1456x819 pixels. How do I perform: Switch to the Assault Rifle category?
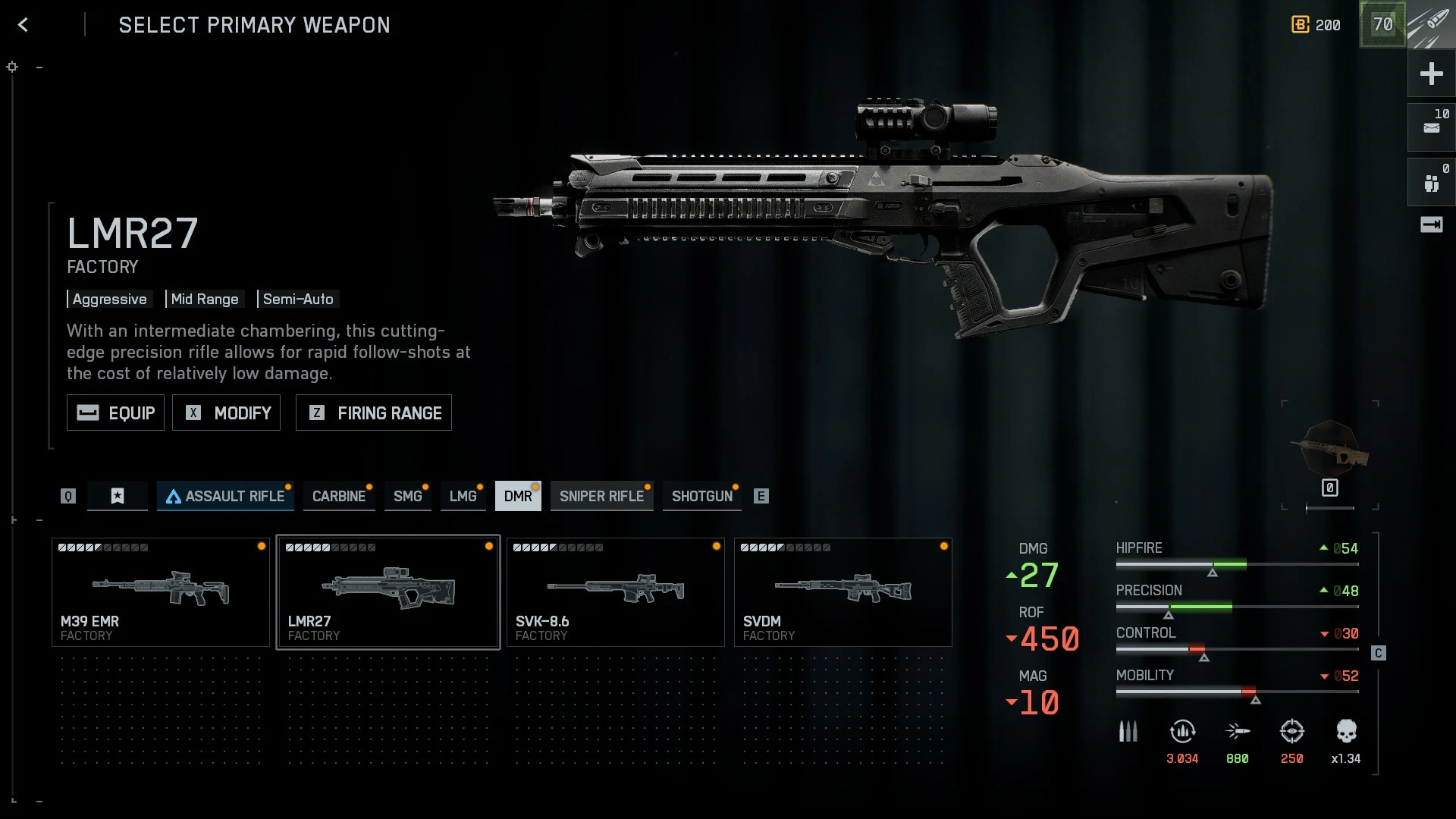[225, 496]
